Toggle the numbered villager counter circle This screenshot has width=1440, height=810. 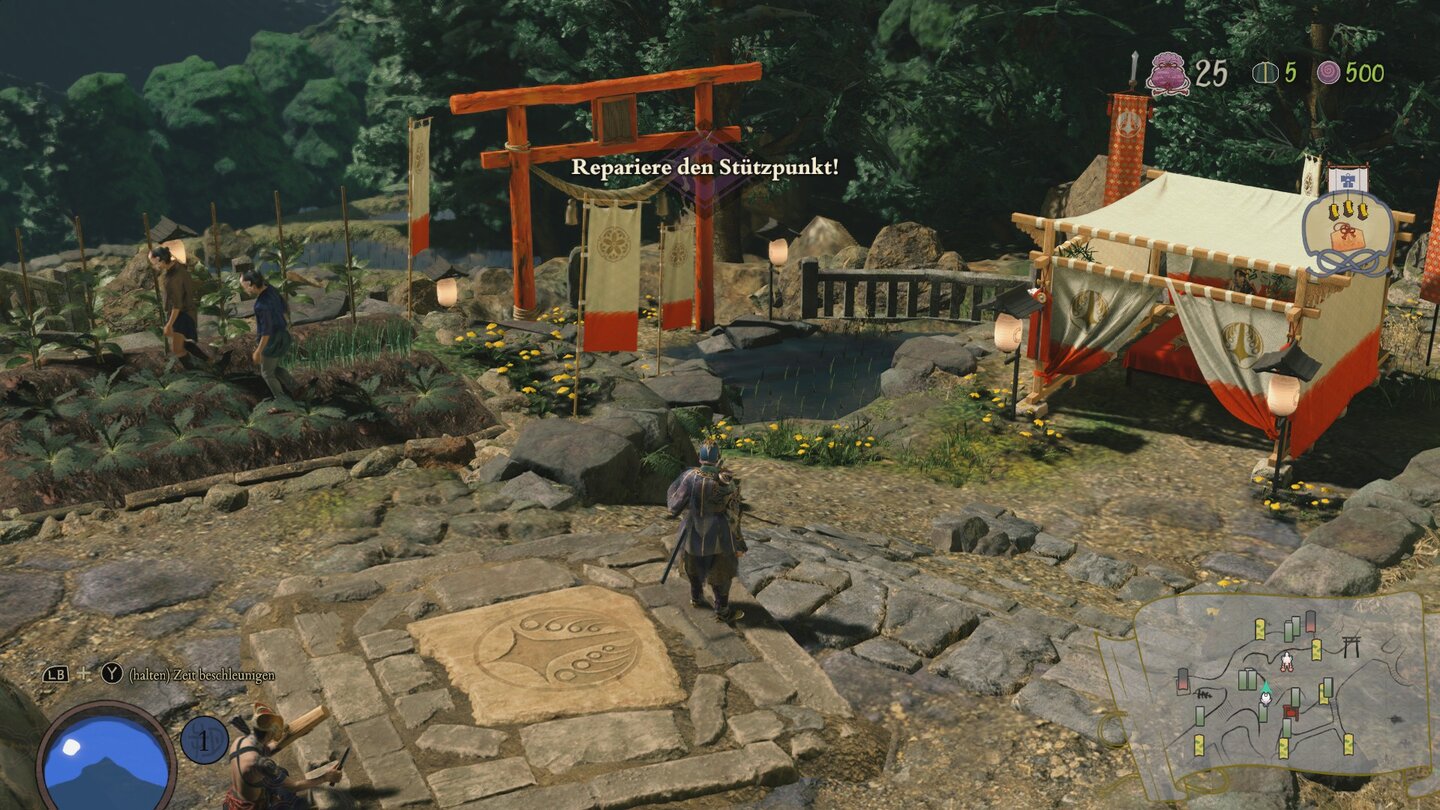point(203,742)
